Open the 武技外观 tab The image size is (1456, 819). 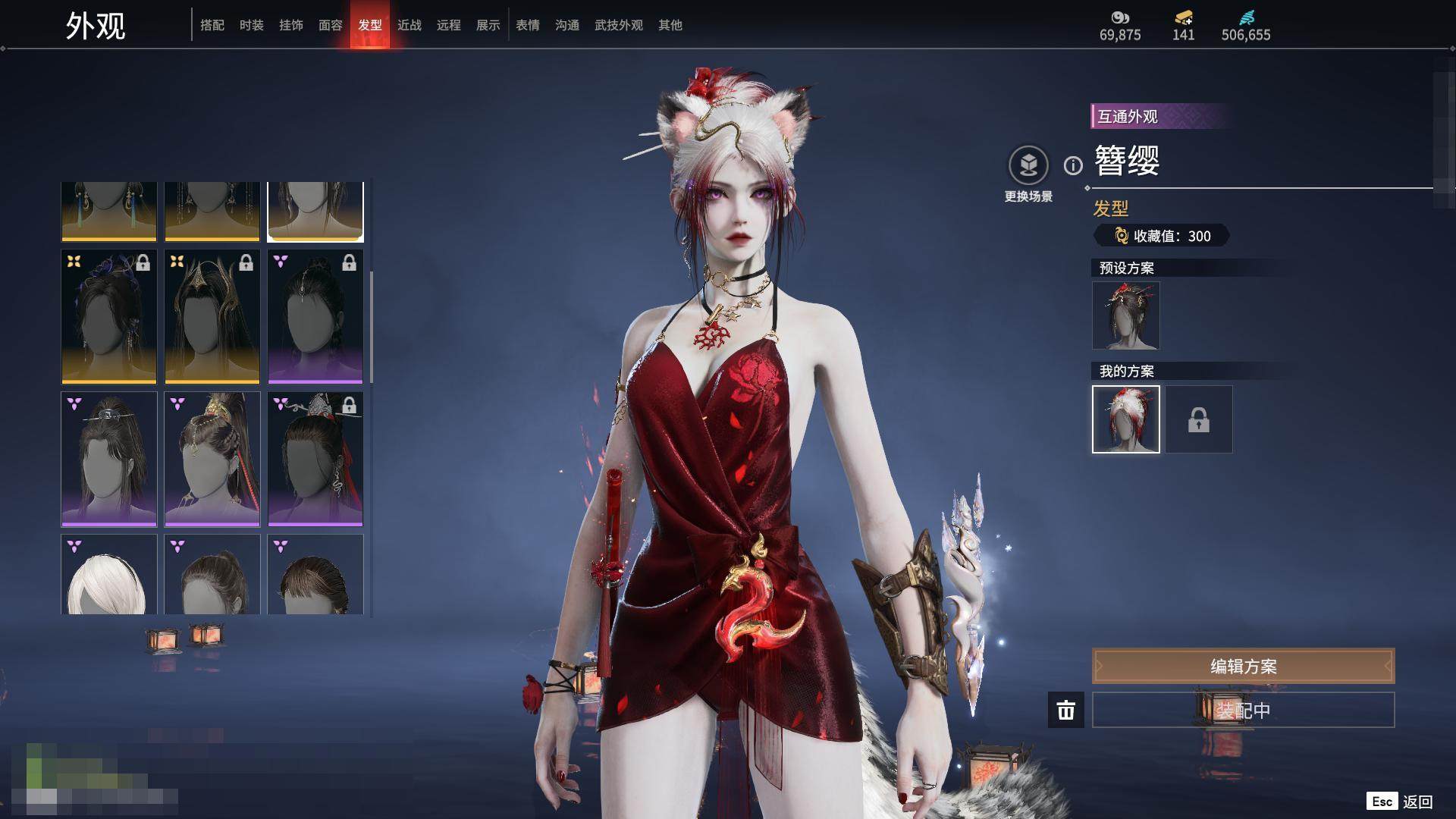tap(619, 25)
